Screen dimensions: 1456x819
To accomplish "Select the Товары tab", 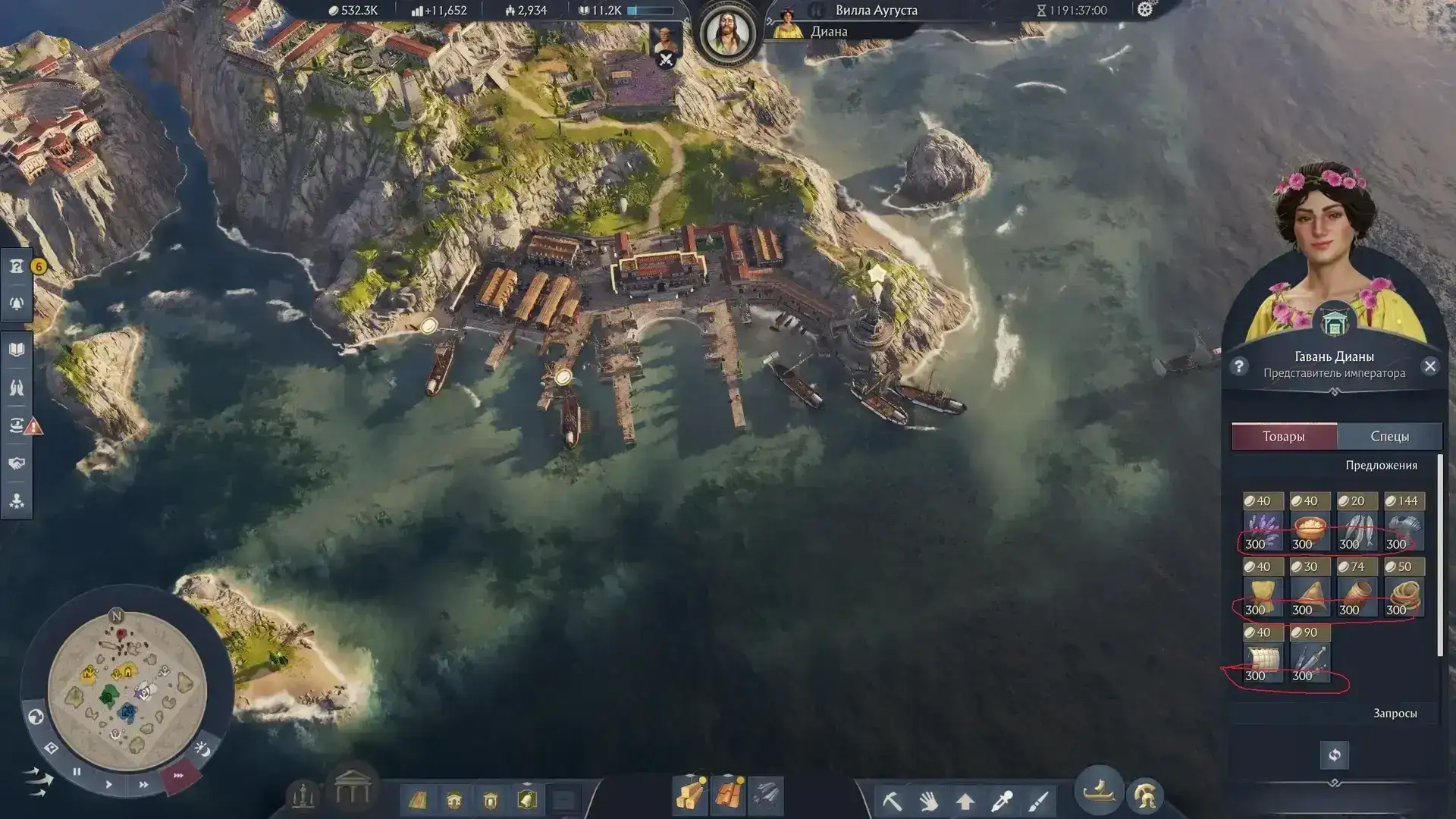I will 1284,436.
